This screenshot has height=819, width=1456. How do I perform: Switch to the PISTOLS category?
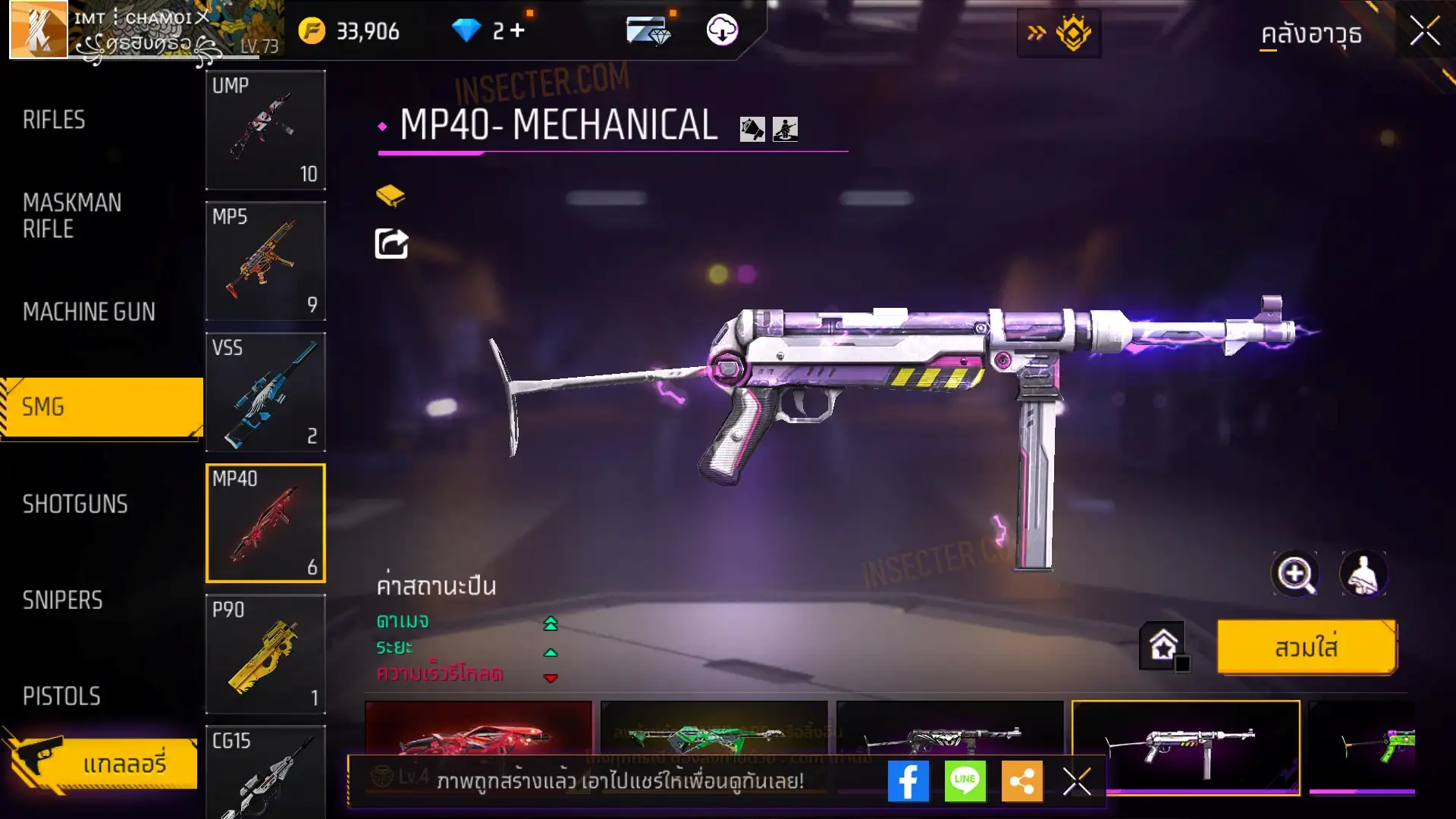coord(61,696)
